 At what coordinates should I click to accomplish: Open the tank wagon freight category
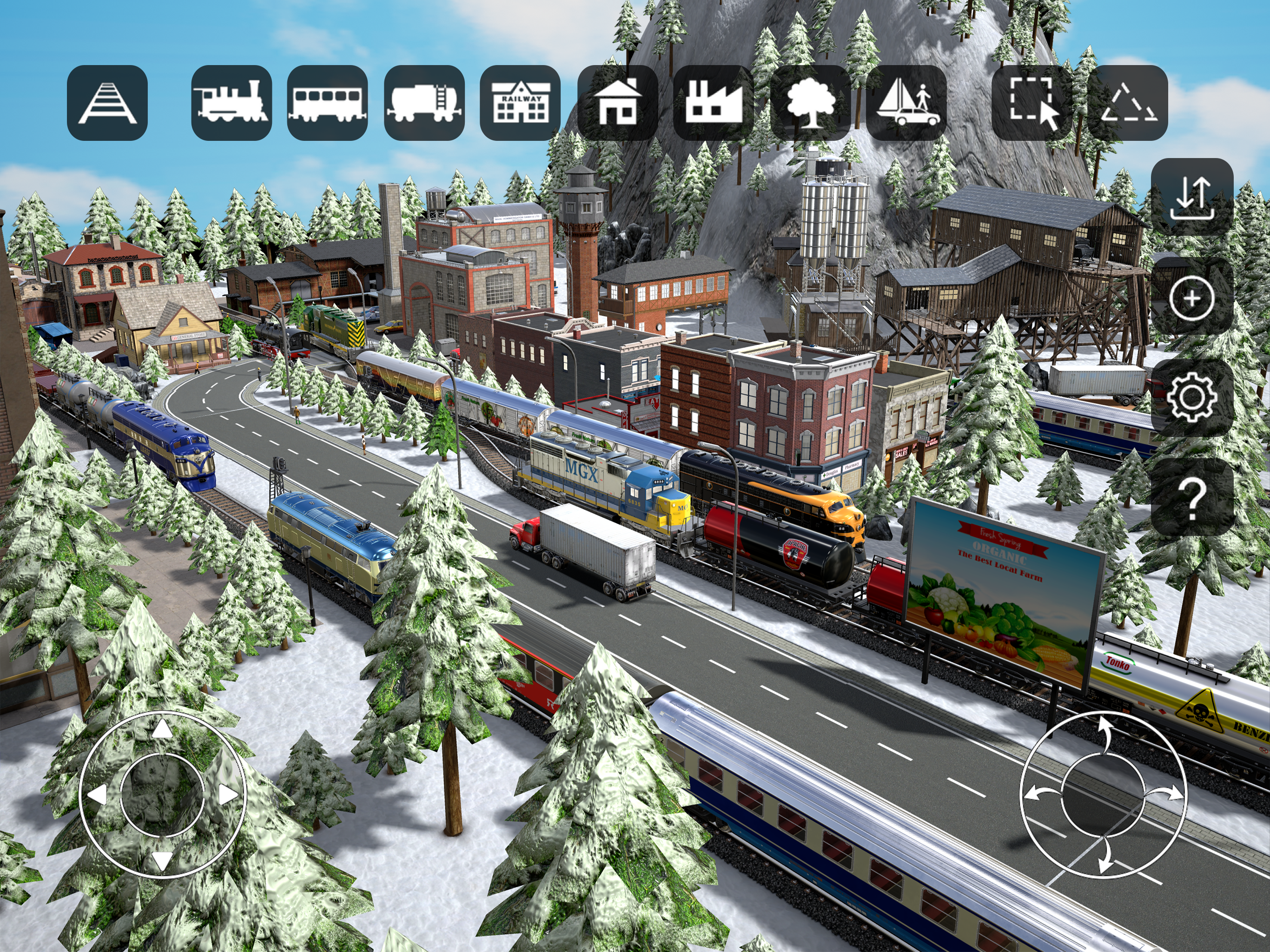tap(424, 103)
